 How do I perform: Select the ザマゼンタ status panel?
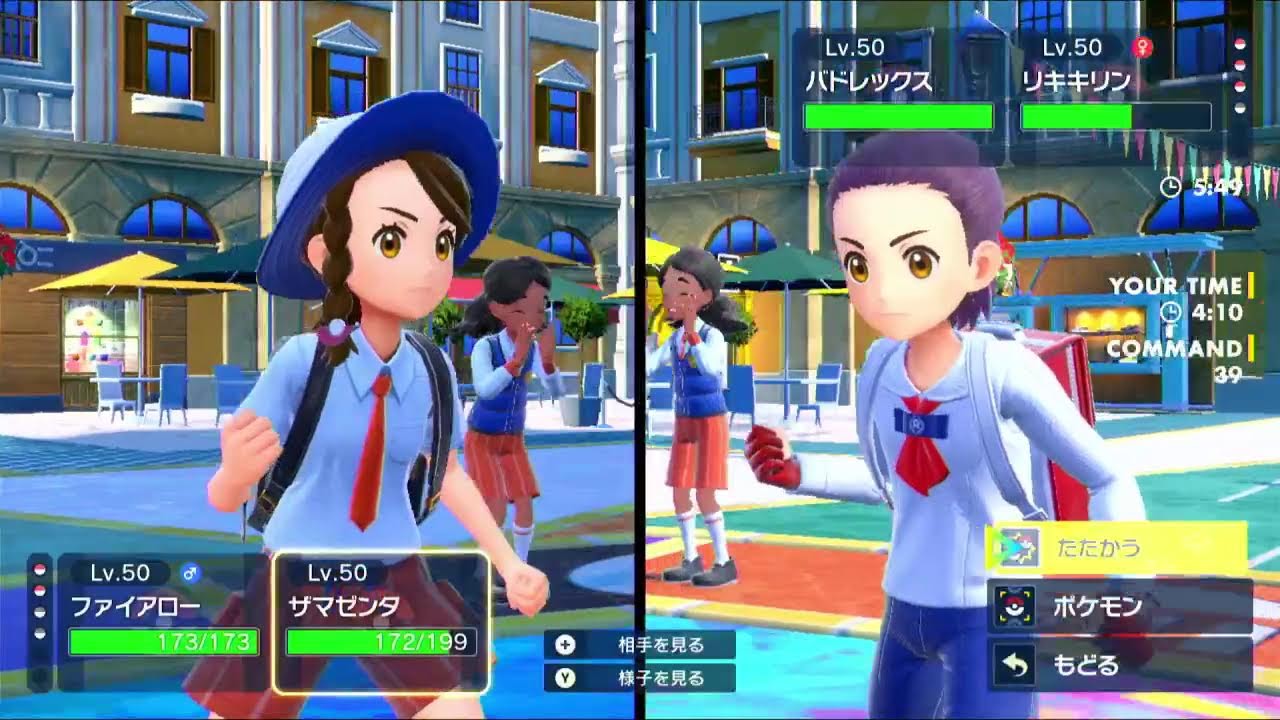click(x=380, y=622)
